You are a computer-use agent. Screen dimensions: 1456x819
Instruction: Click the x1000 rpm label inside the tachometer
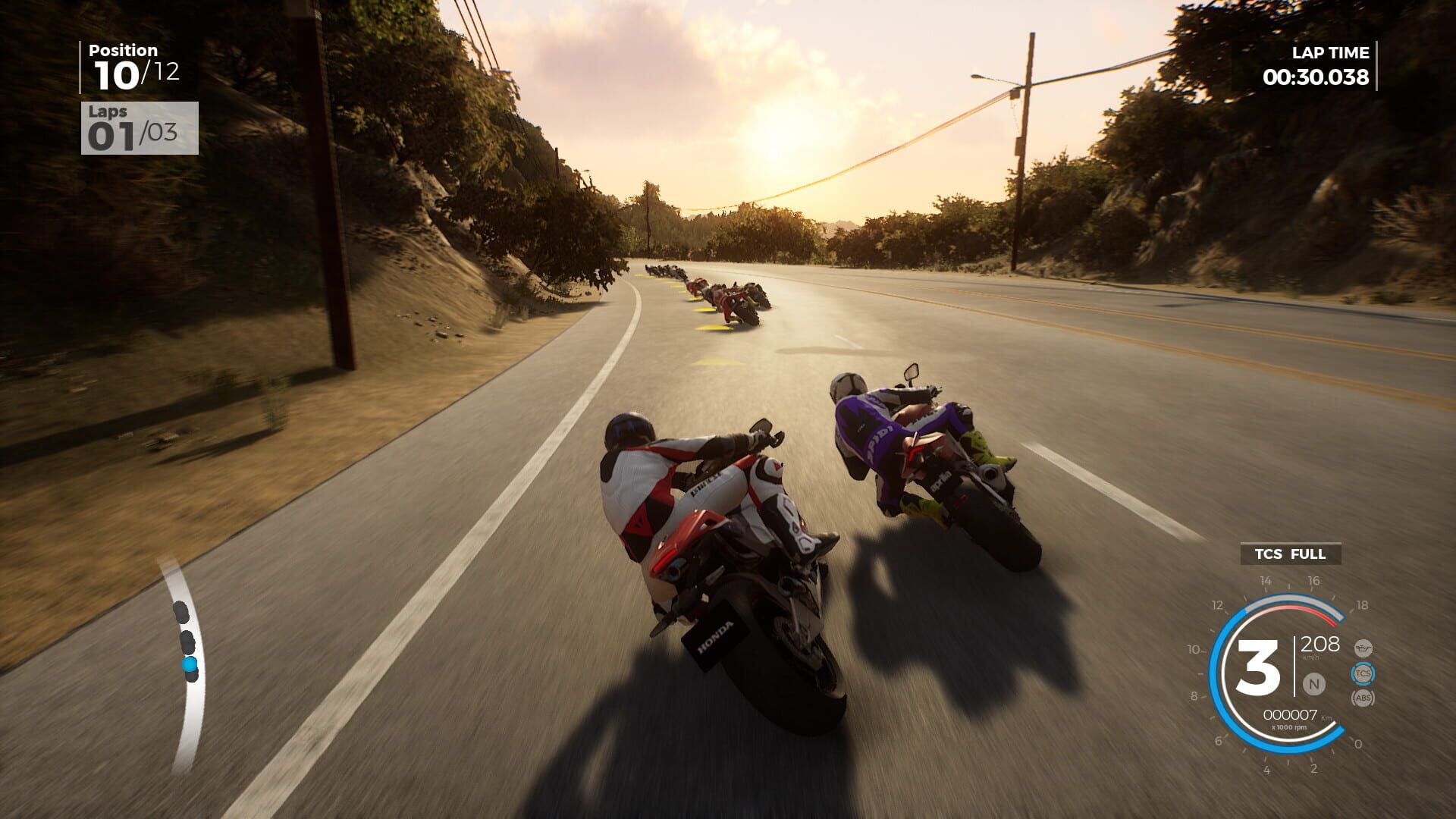[x=1290, y=727]
